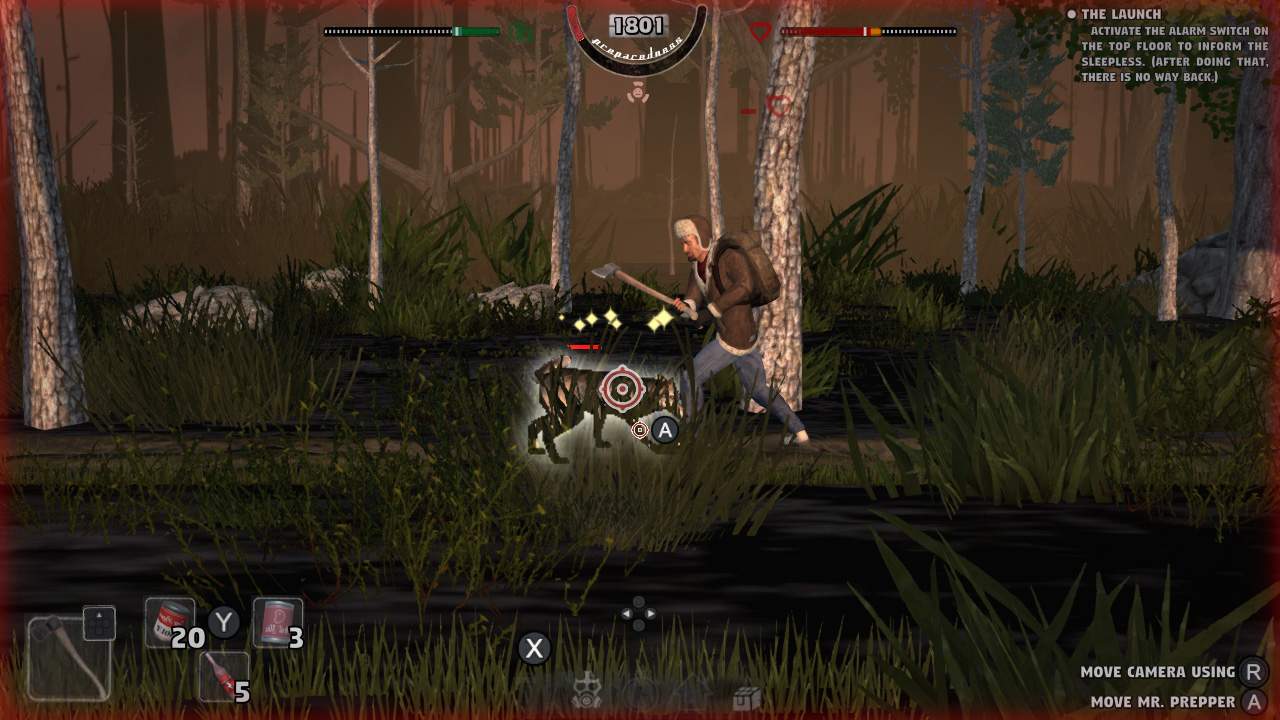The image size is (1280, 720).
Task: Click the heart health icon
Action: coord(760,30)
